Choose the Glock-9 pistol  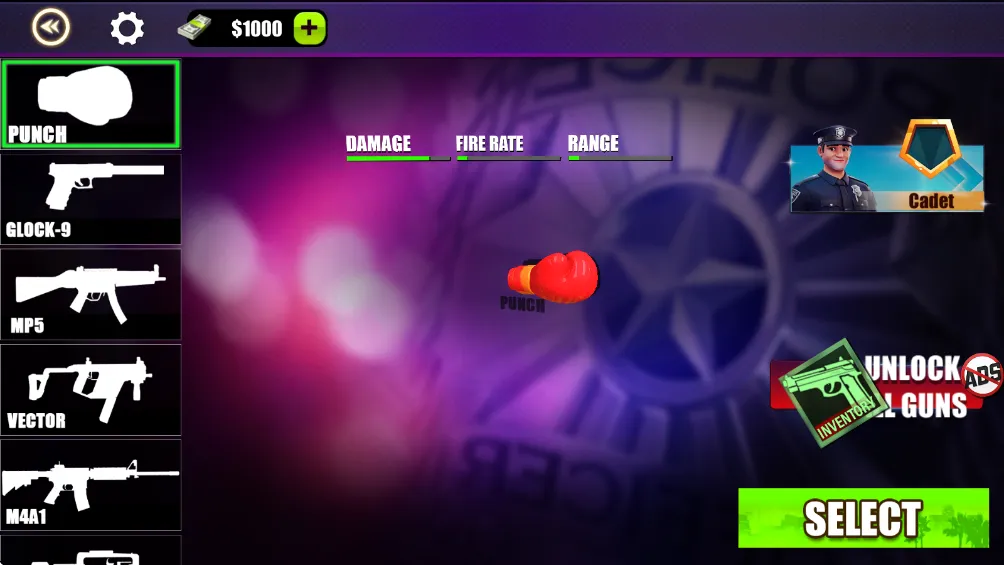tap(91, 199)
